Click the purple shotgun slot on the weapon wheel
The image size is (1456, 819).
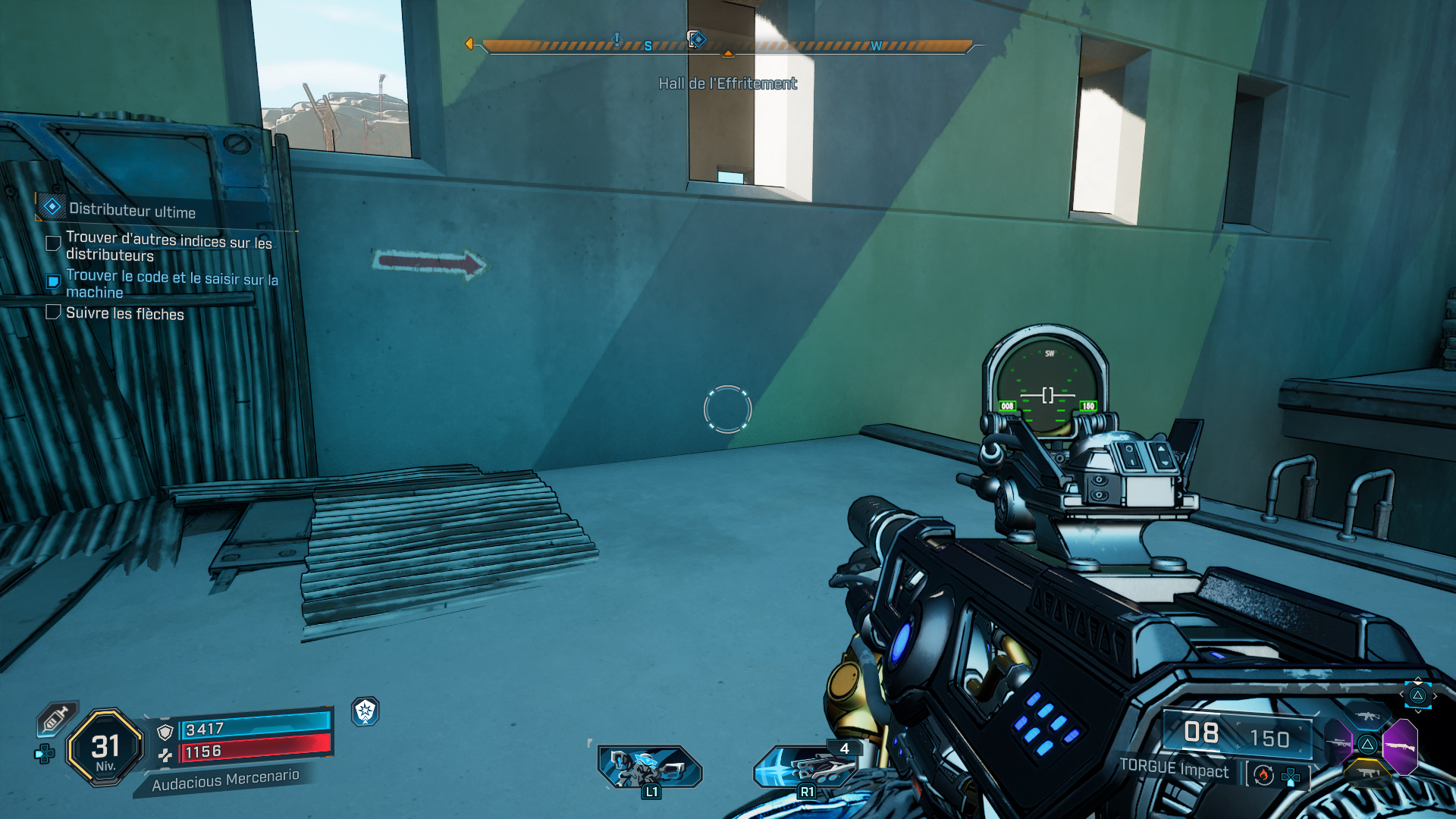(1401, 746)
